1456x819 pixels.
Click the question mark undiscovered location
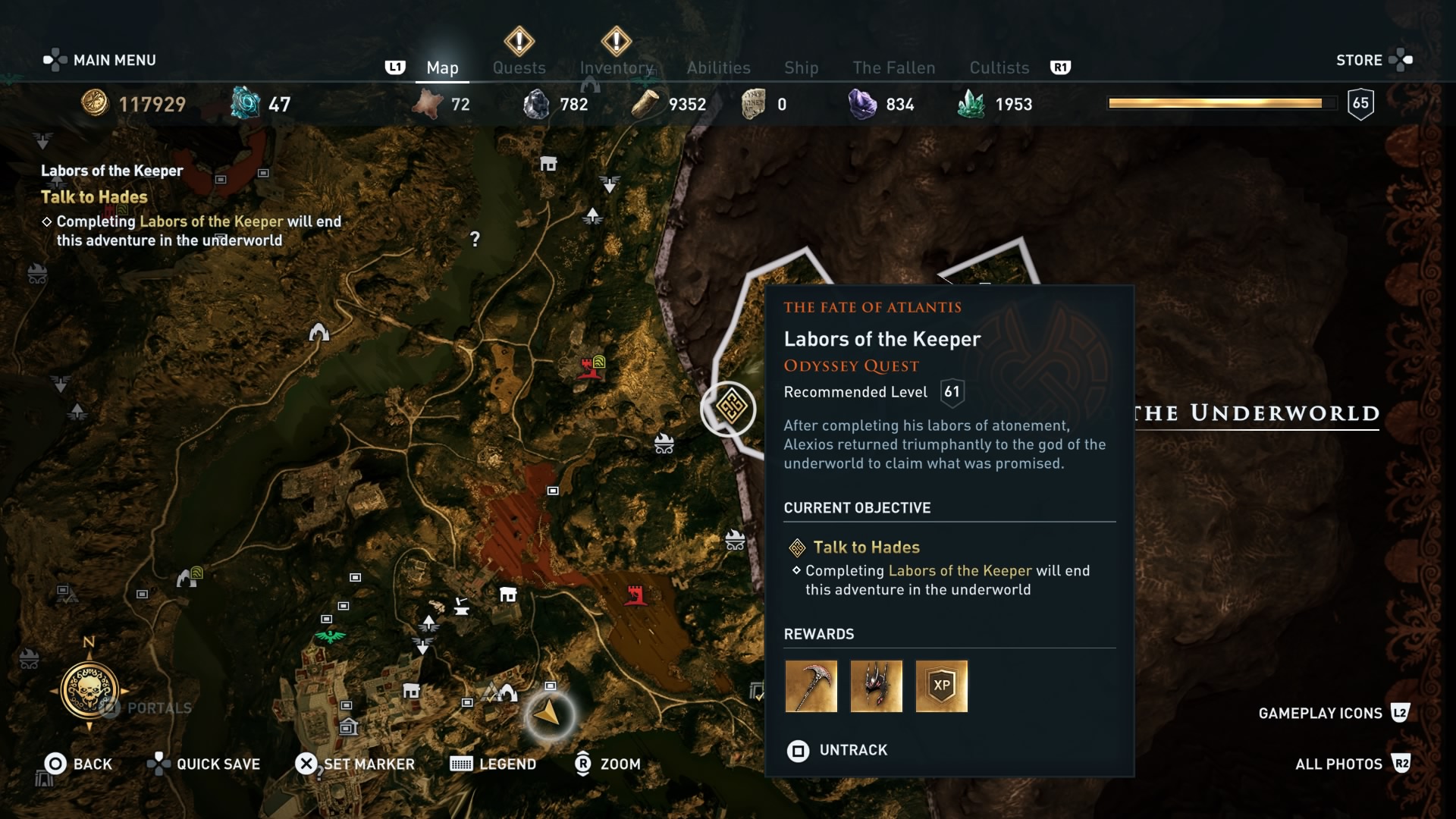tap(475, 240)
